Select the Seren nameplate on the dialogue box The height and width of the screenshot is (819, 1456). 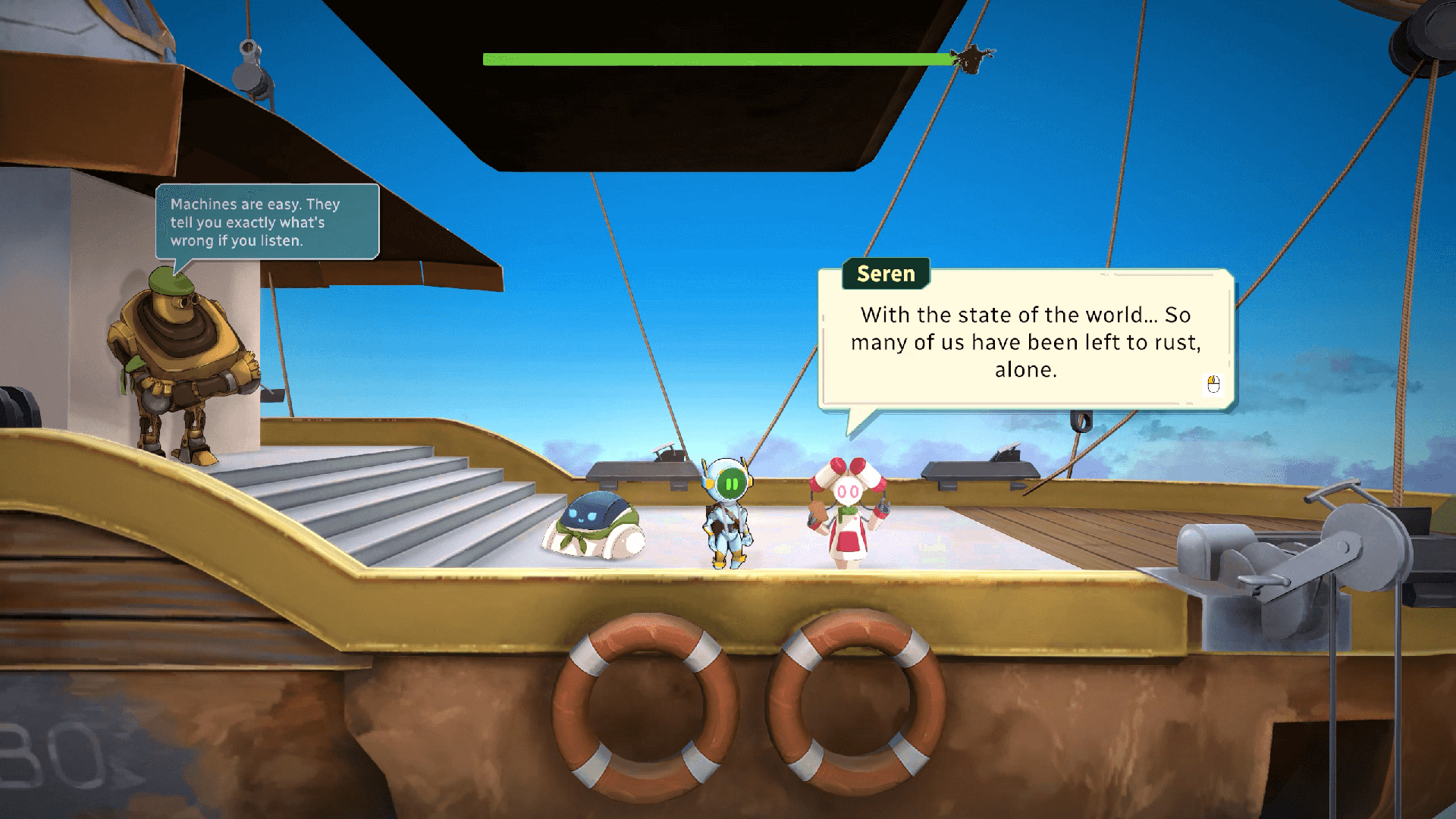coord(884,274)
